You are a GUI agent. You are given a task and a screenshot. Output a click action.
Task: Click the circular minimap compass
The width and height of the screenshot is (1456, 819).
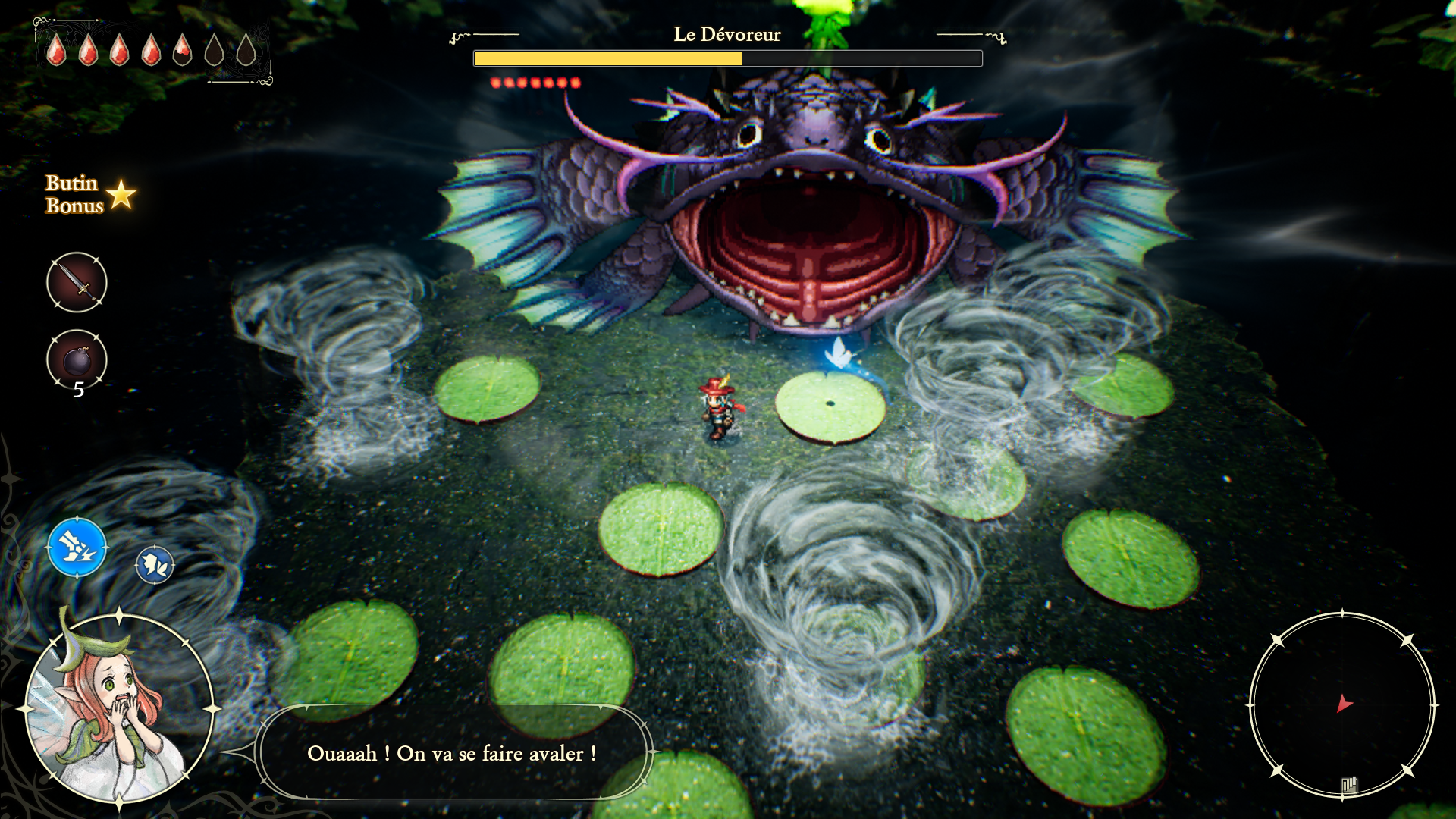(x=1341, y=705)
